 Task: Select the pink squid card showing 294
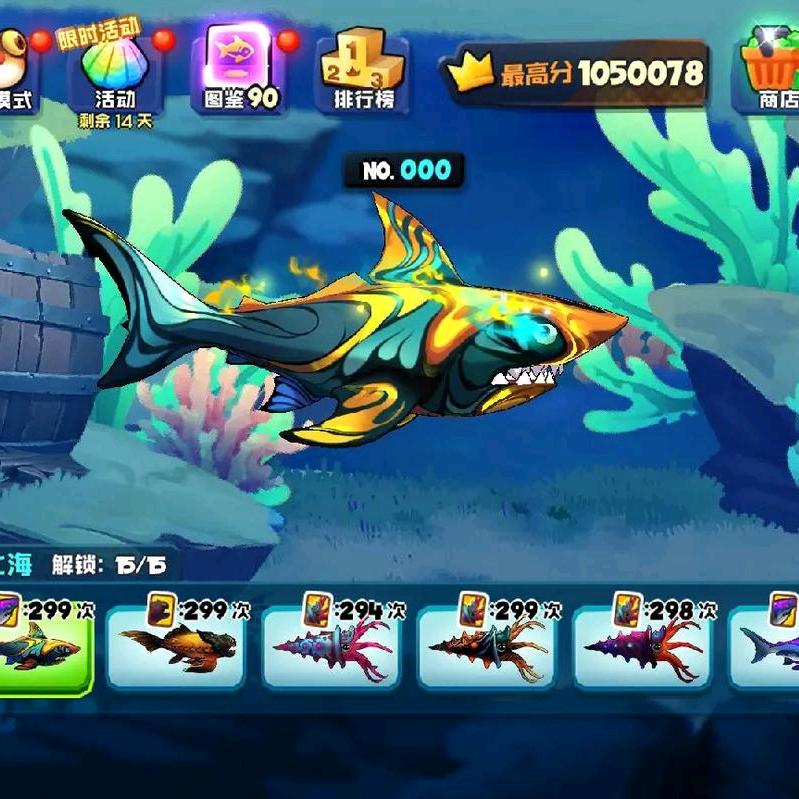click(x=332, y=645)
